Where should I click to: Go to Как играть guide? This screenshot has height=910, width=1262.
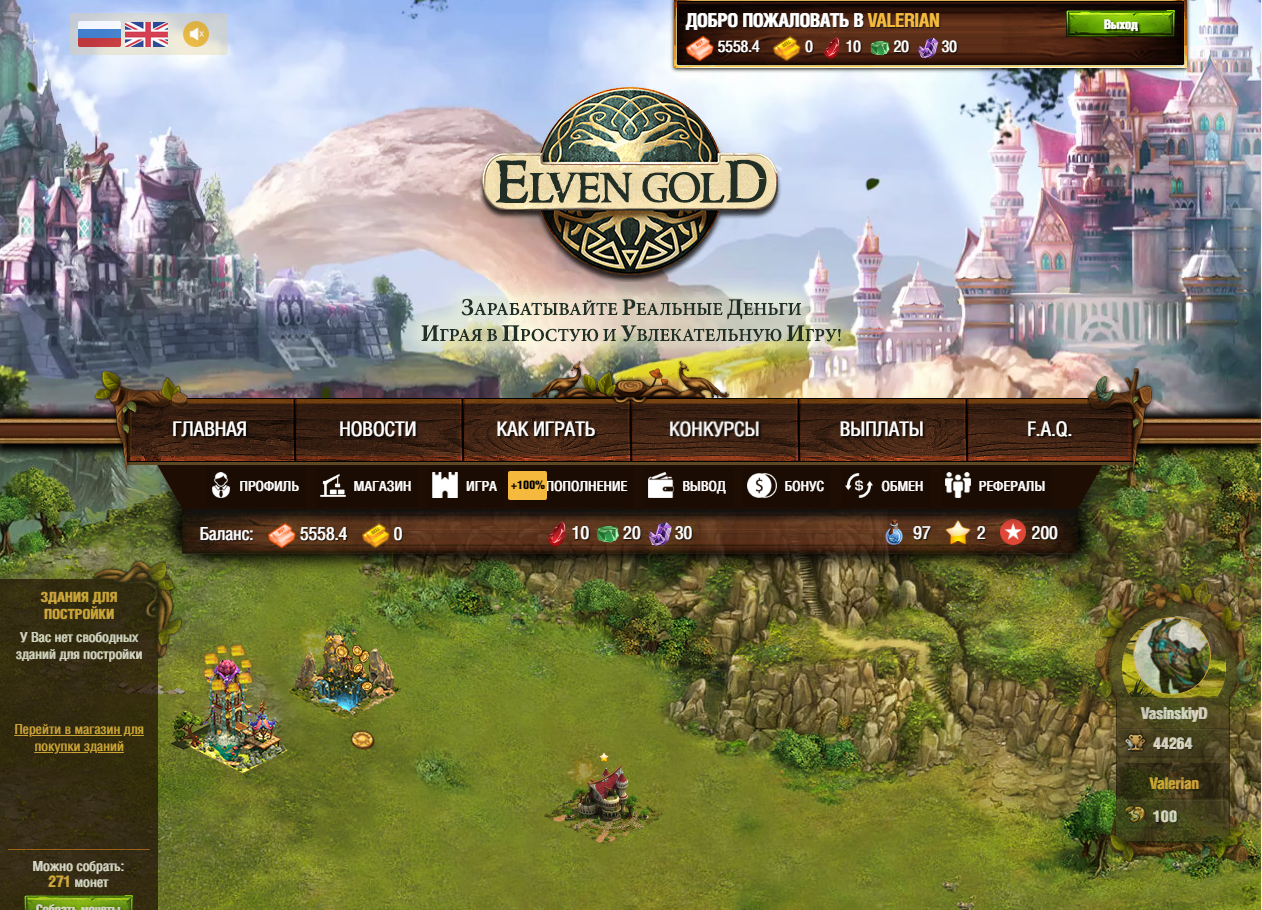[546, 430]
